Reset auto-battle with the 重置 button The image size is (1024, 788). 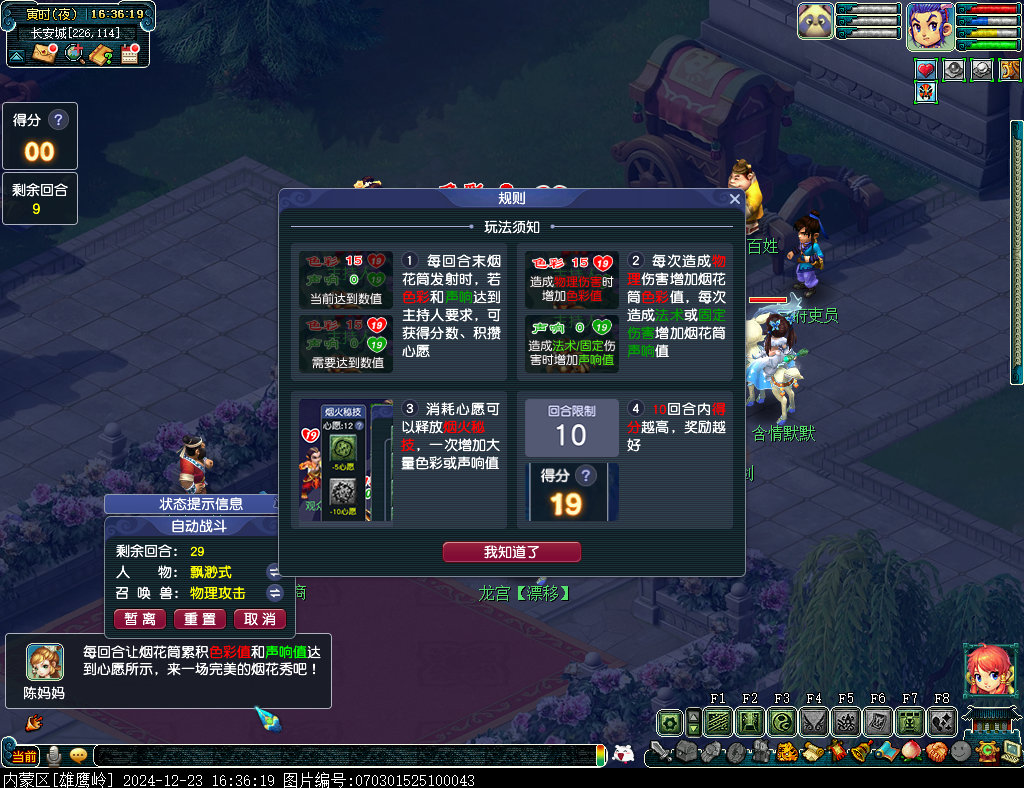(200, 619)
